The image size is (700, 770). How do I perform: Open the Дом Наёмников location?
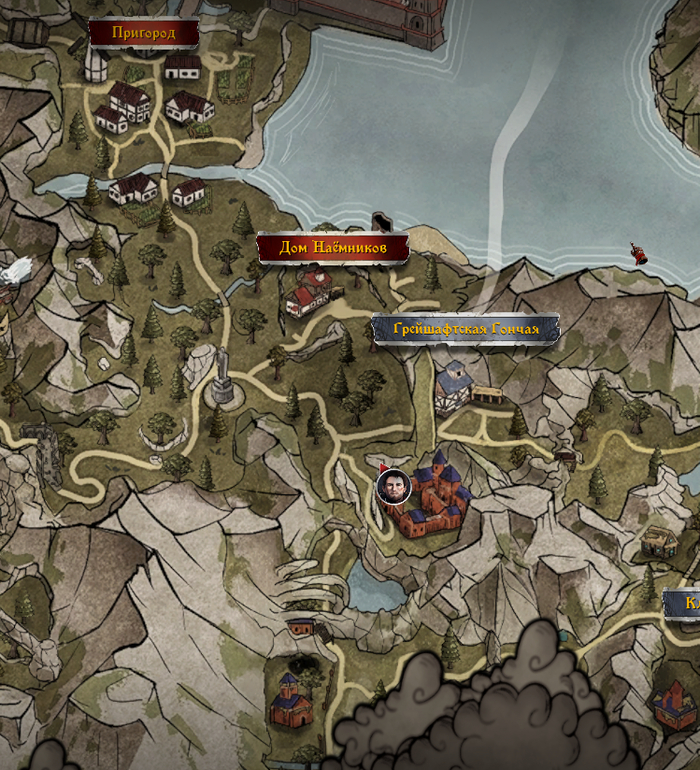click(x=333, y=248)
